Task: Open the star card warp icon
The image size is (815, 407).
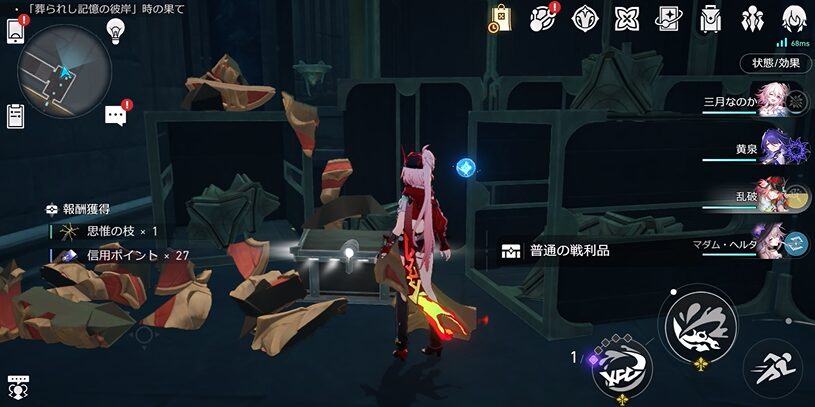Action: coord(669,18)
